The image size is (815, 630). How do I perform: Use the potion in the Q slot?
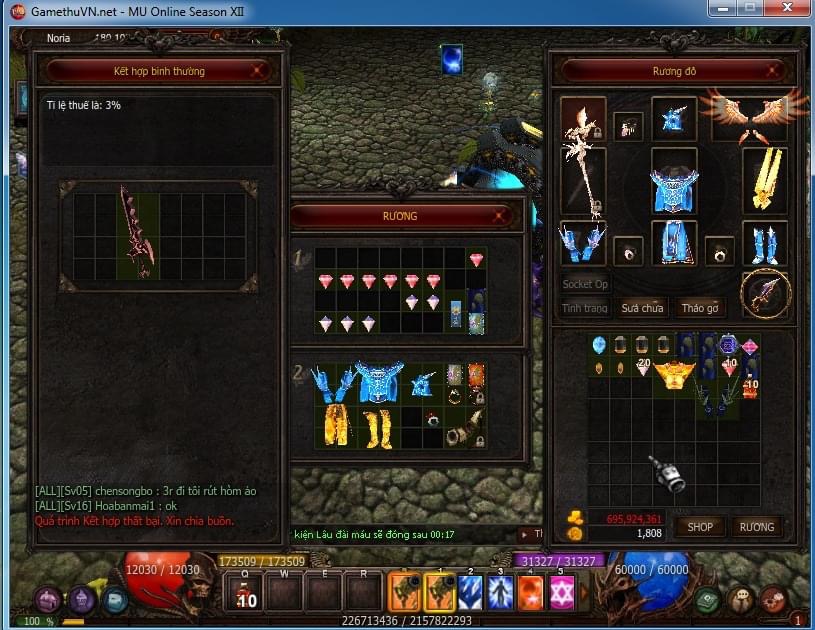pyautogui.click(x=244, y=593)
